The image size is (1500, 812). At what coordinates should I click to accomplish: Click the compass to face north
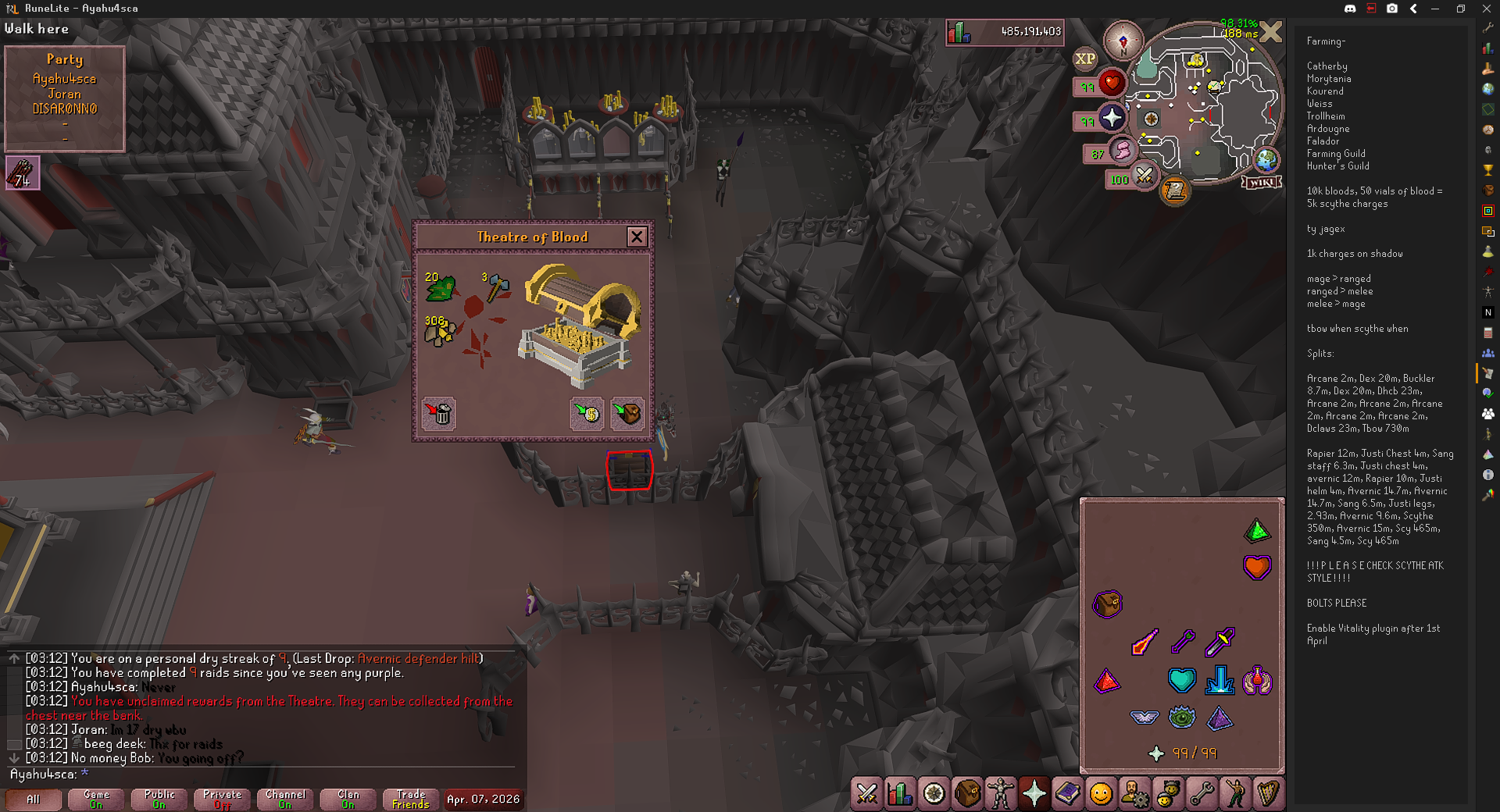[x=1123, y=41]
